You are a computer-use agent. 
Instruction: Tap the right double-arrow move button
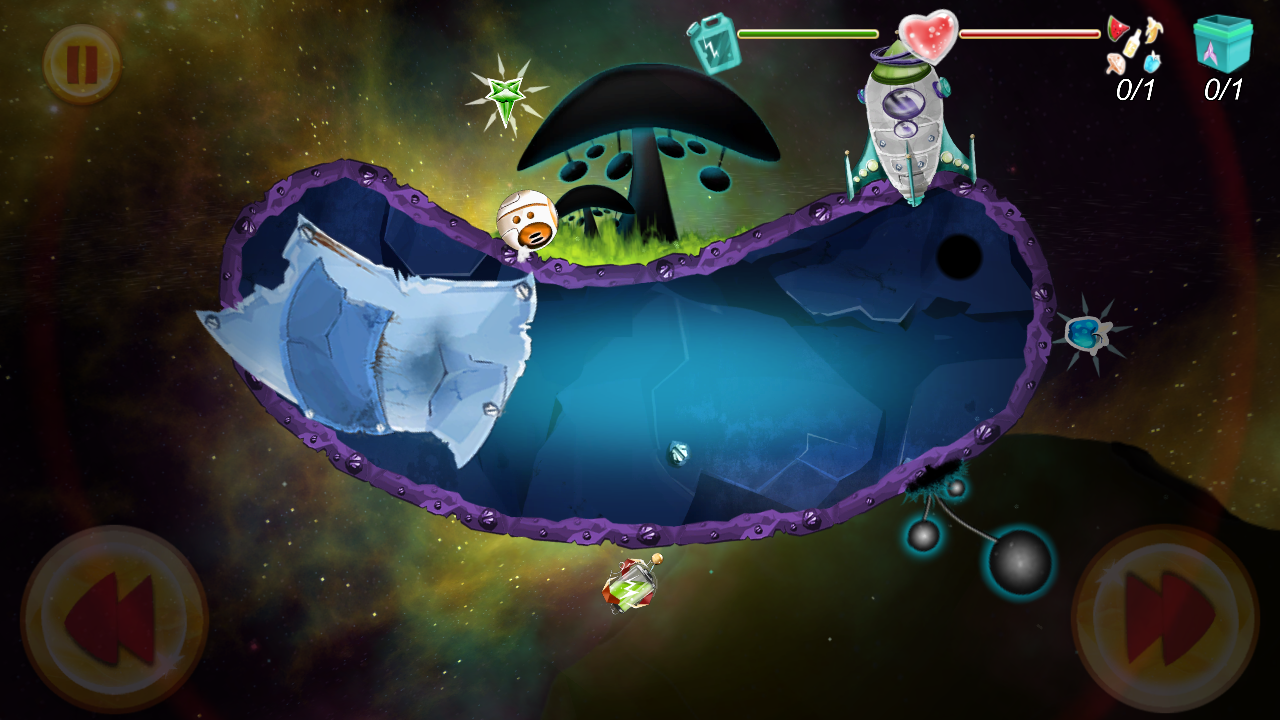click(1165, 620)
